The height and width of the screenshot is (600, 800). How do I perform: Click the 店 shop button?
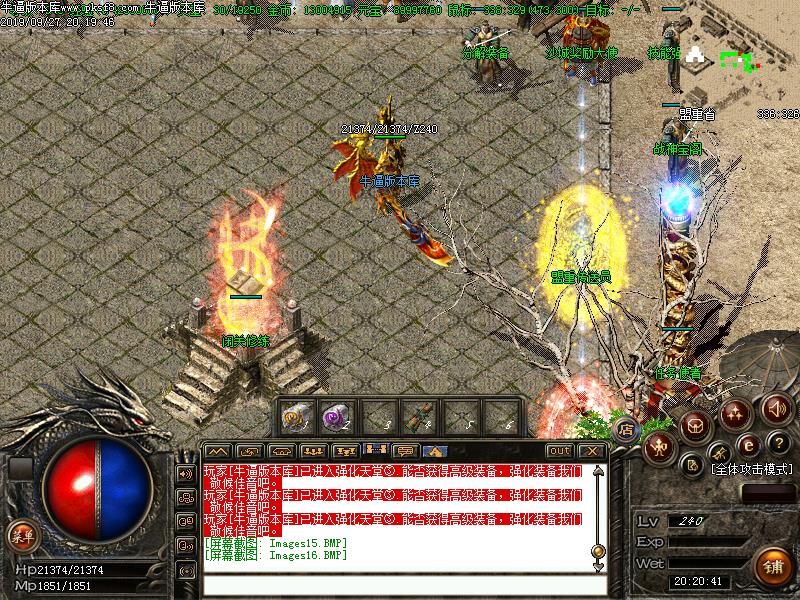626,431
